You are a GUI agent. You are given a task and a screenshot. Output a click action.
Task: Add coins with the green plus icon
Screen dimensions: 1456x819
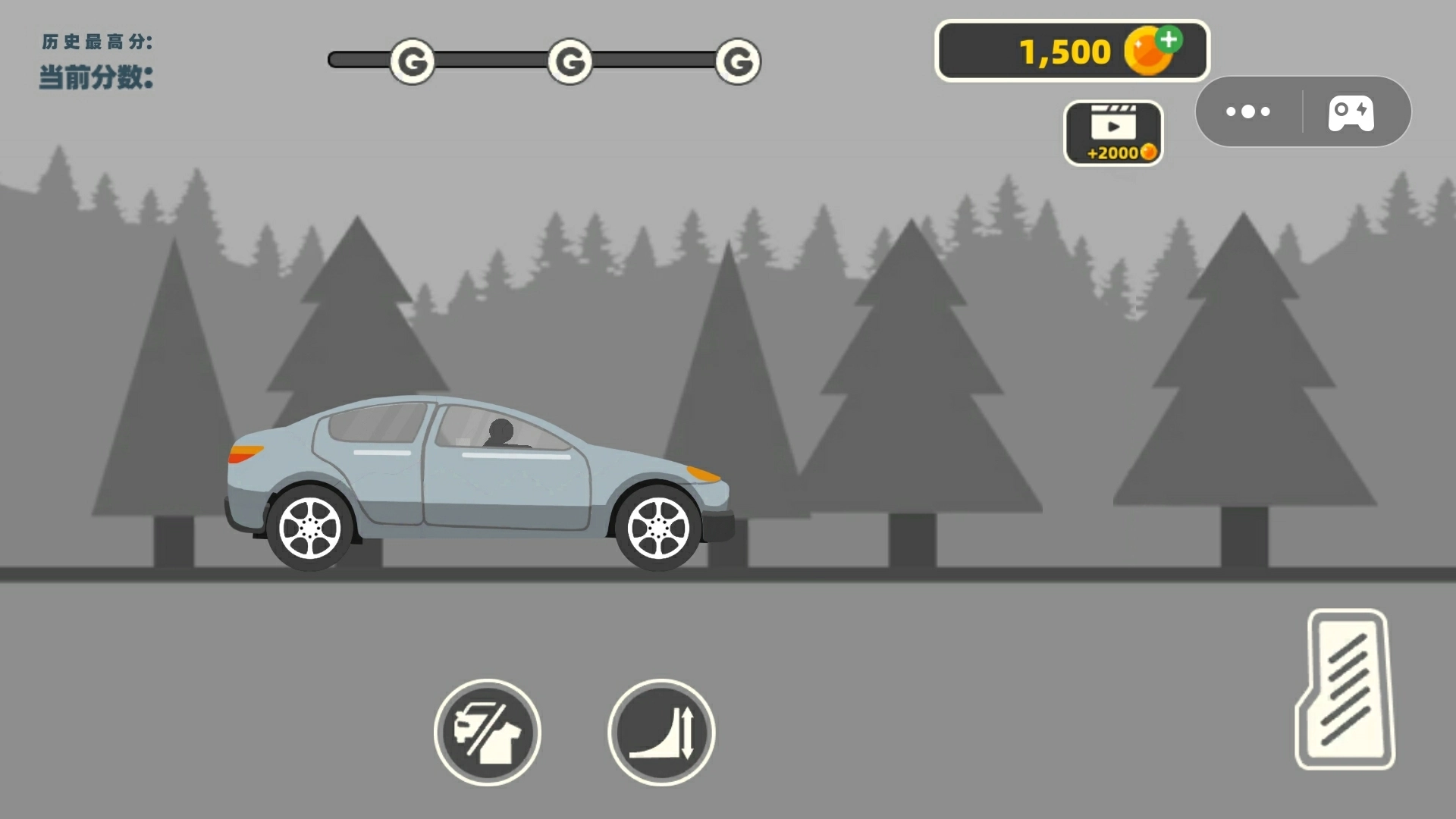[1169, 39]
